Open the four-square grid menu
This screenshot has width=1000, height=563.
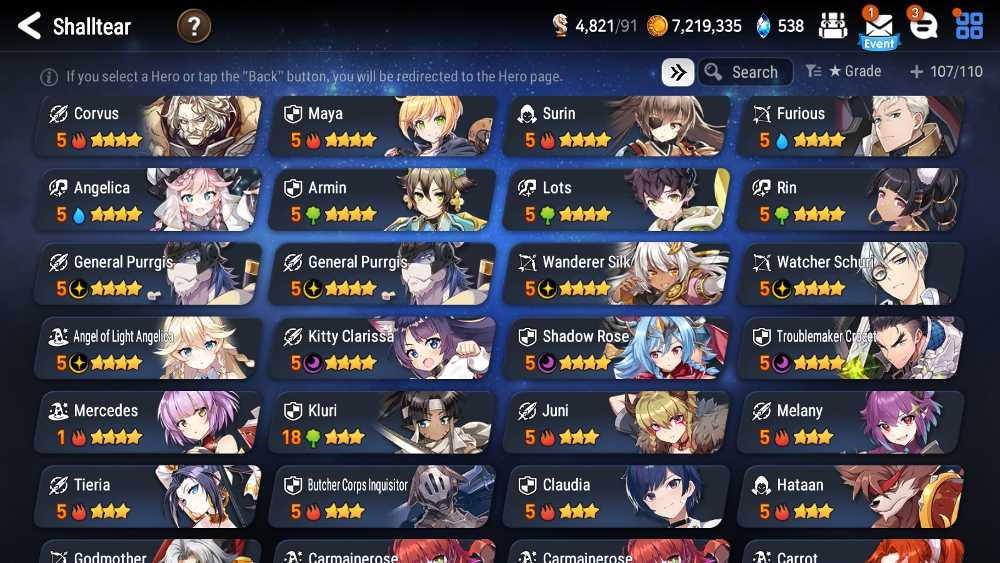[x=969, y=26]
